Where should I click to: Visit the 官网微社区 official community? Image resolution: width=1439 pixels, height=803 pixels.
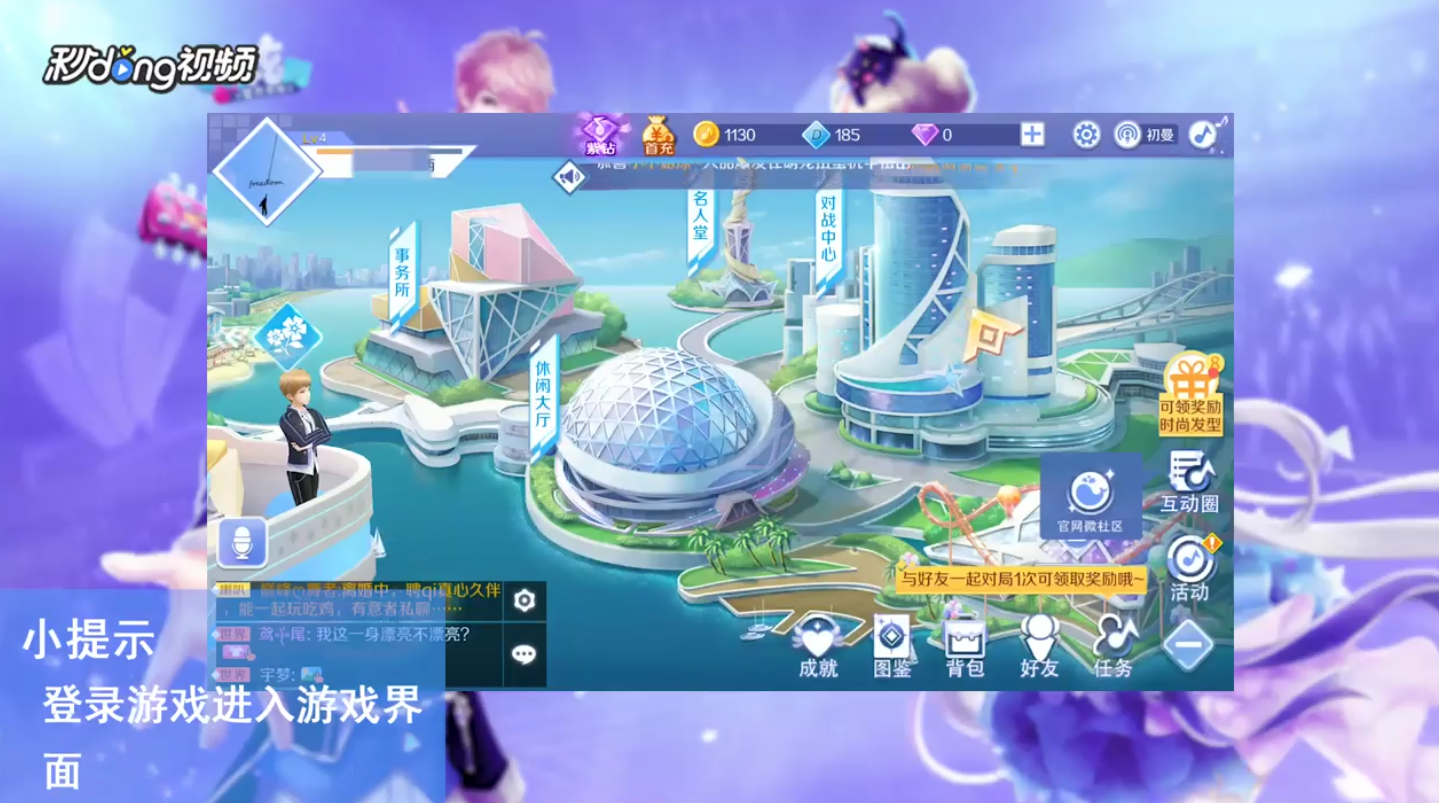[1089, 490]
